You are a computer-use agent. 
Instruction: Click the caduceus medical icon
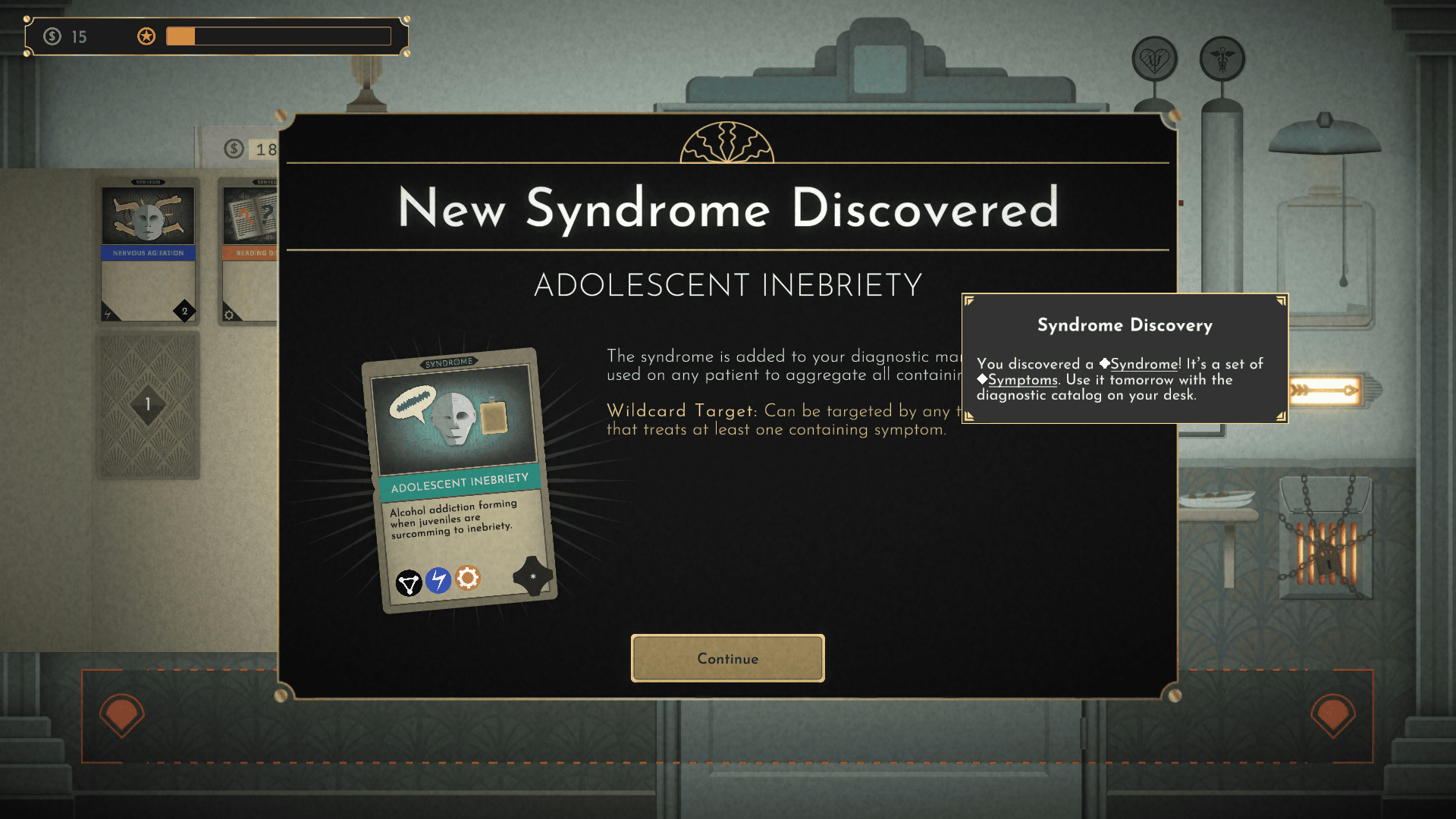click(1222, 59)
